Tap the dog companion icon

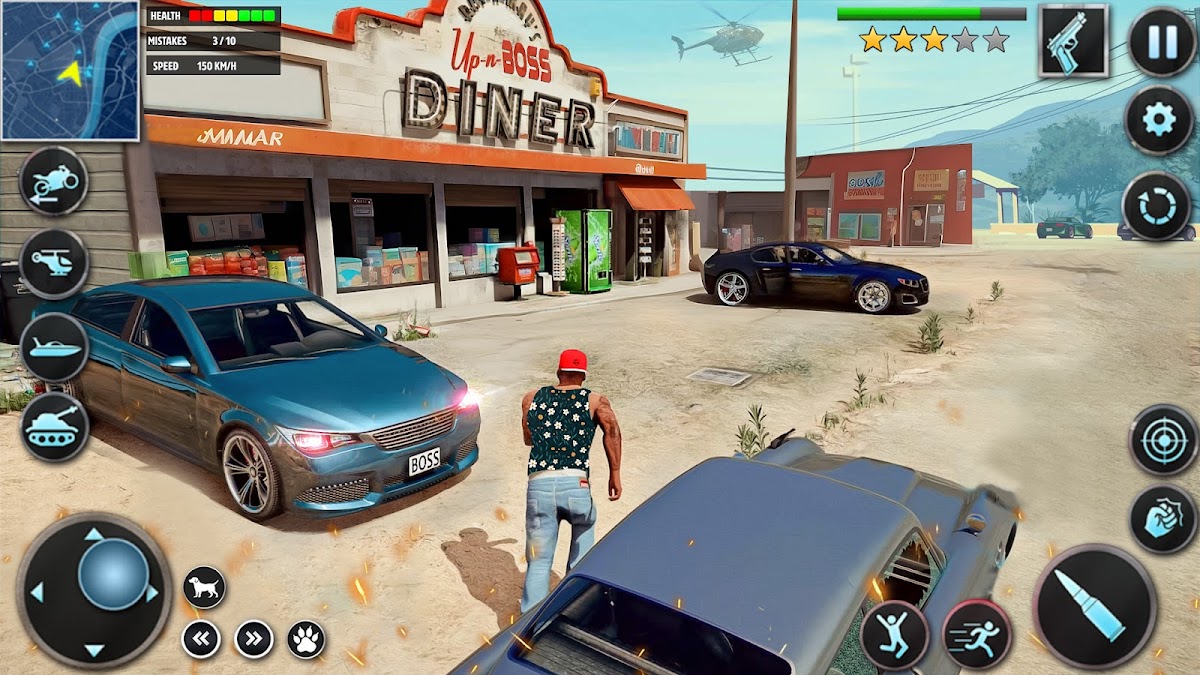204,587
